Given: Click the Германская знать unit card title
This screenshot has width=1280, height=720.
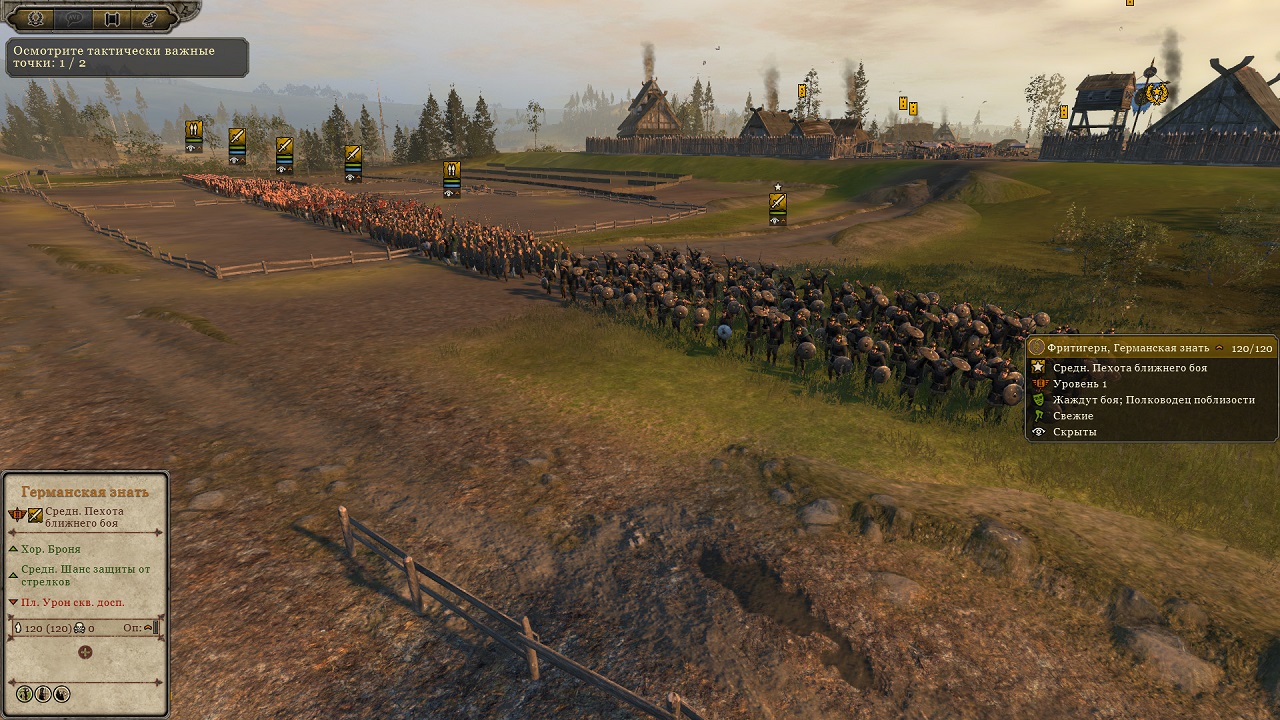Looking at the screenshot, I should point(85,492).
